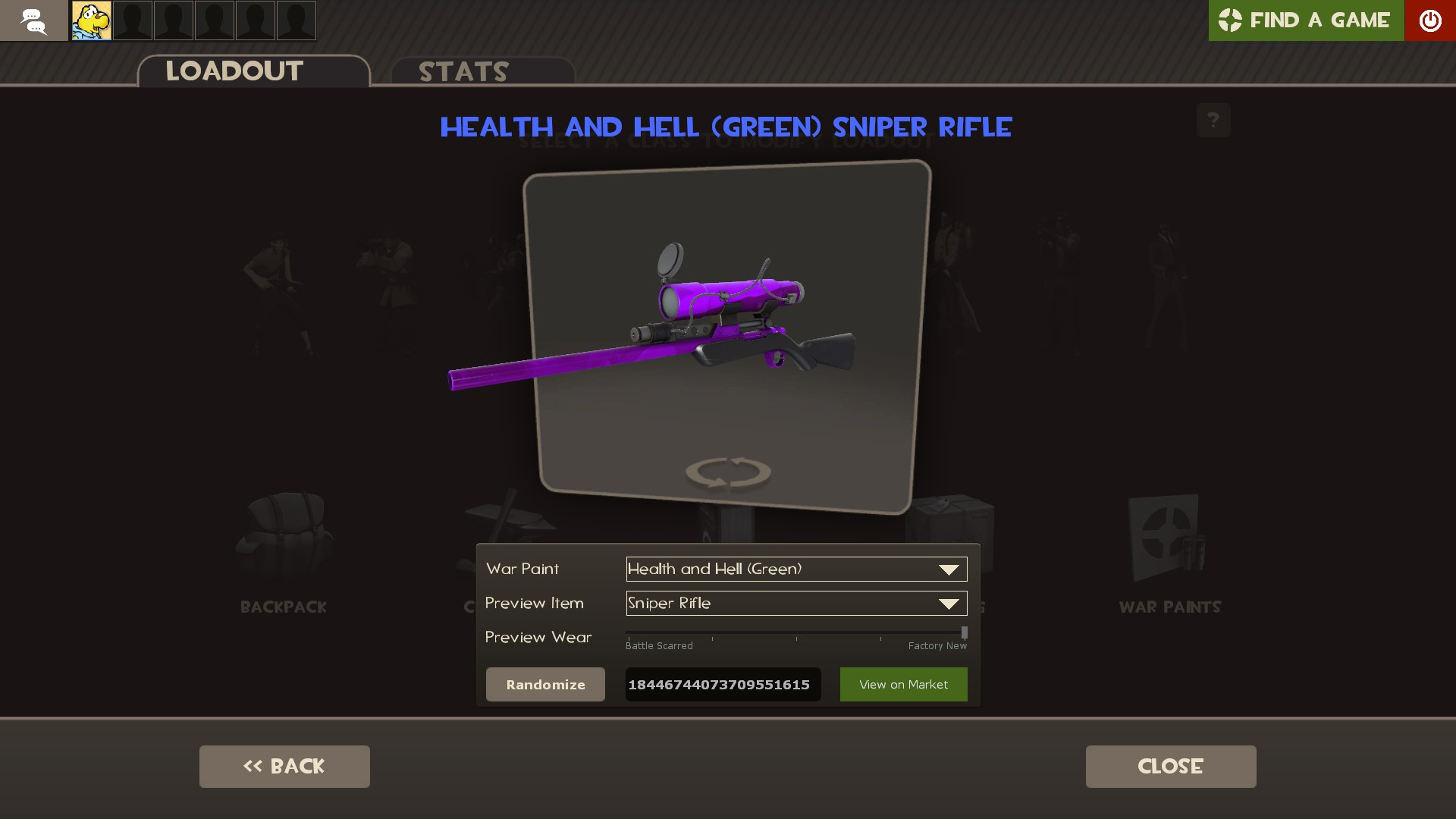Click the question mark help icon
This screenshot has width=1456, height=819.
tap(1214, 120)
